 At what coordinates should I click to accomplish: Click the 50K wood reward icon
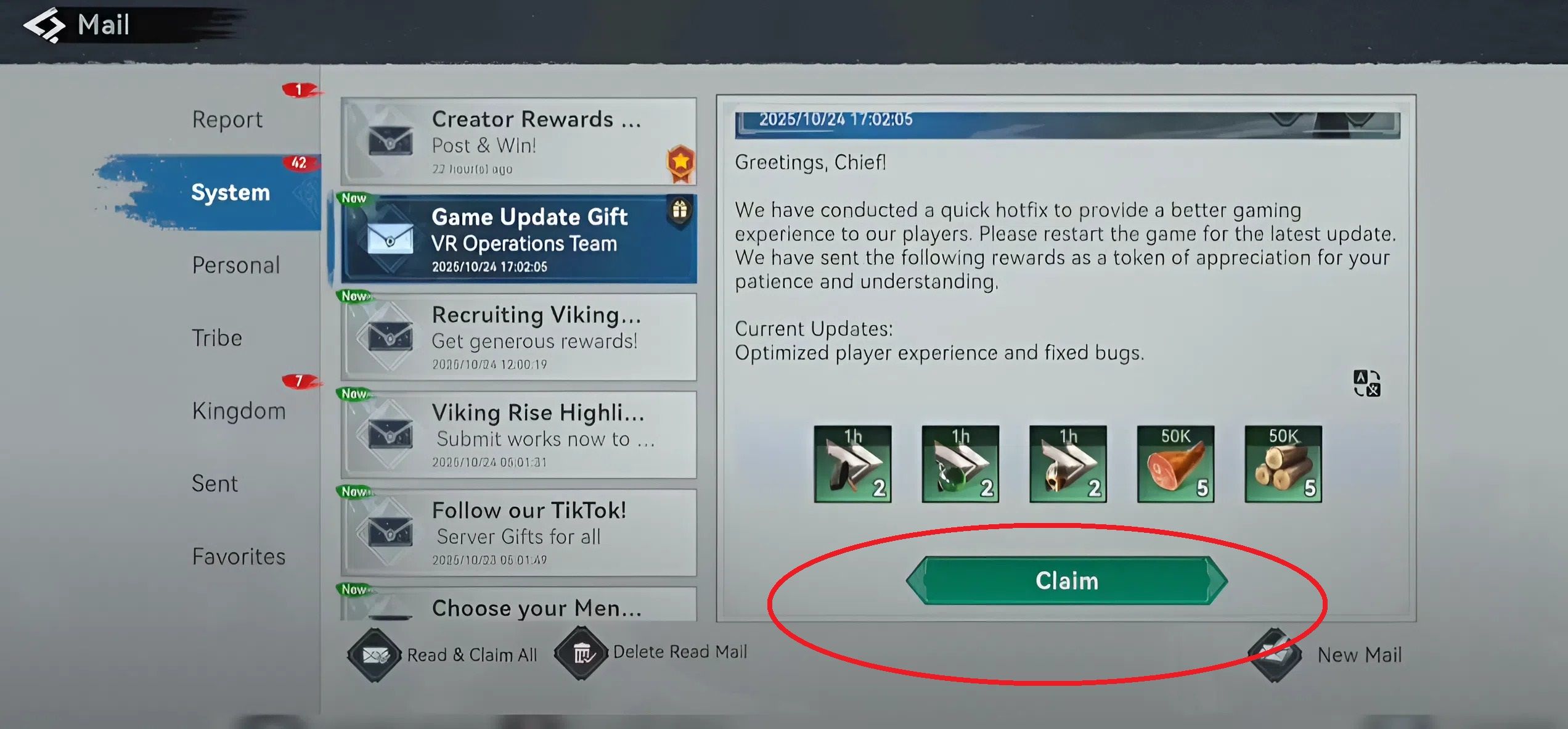point(1284,463)
